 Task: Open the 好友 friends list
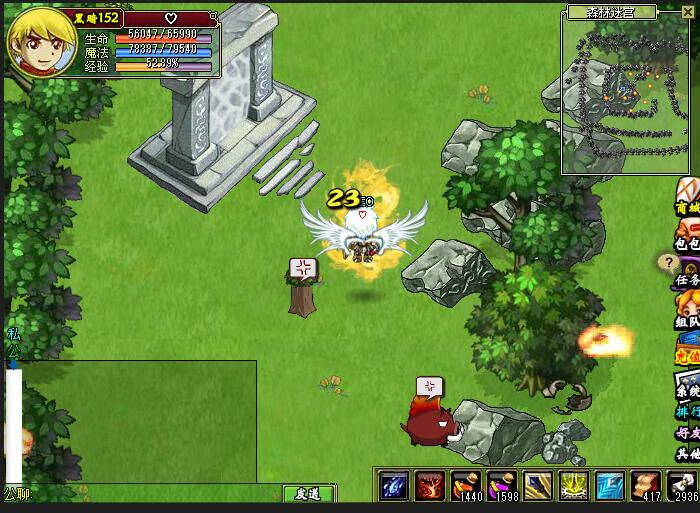687,434
